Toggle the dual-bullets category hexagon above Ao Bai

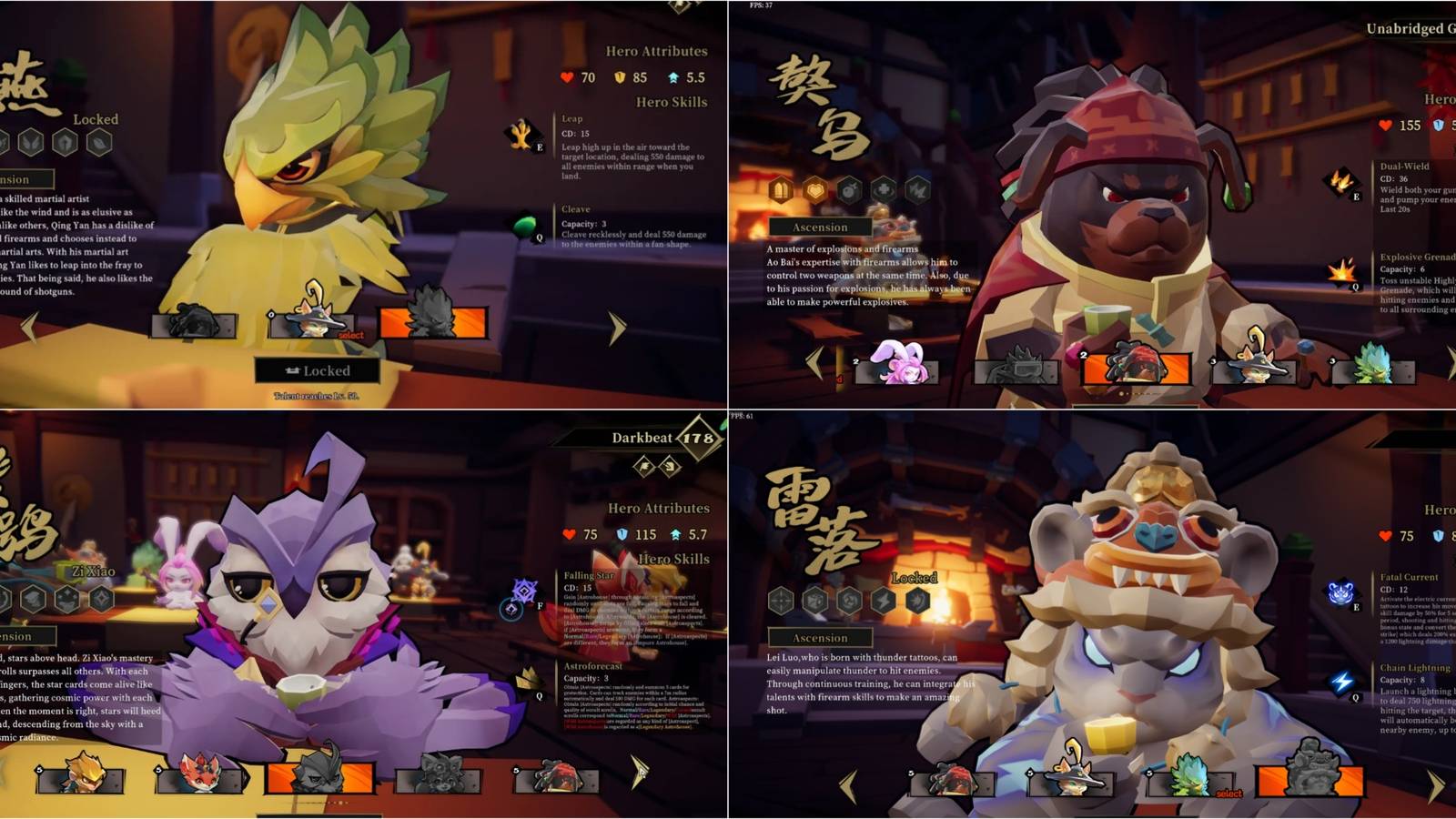click(780, 188)
